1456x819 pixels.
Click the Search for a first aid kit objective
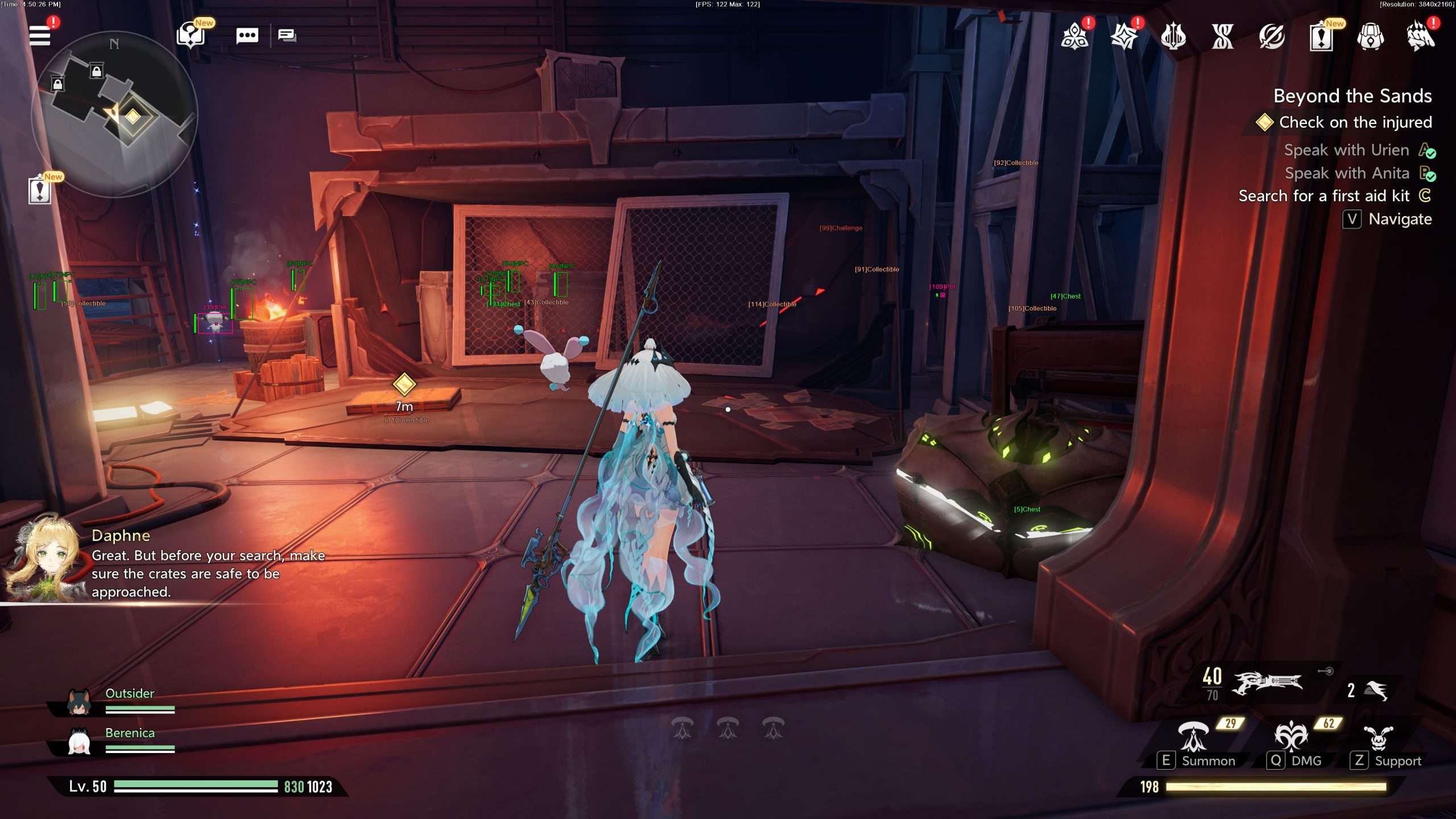1323,196
